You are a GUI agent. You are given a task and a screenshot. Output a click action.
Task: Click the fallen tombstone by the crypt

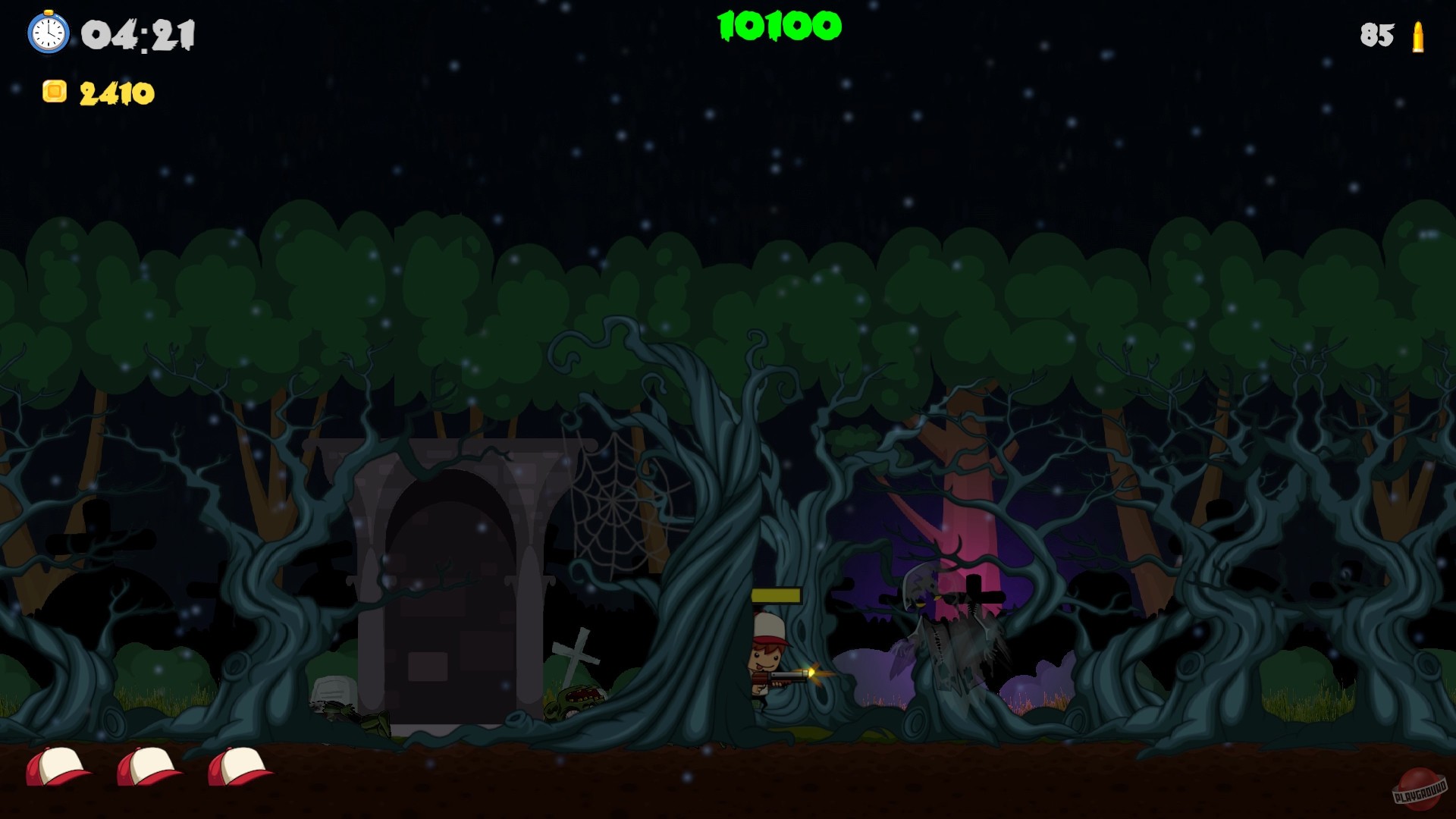click(334, 690)
